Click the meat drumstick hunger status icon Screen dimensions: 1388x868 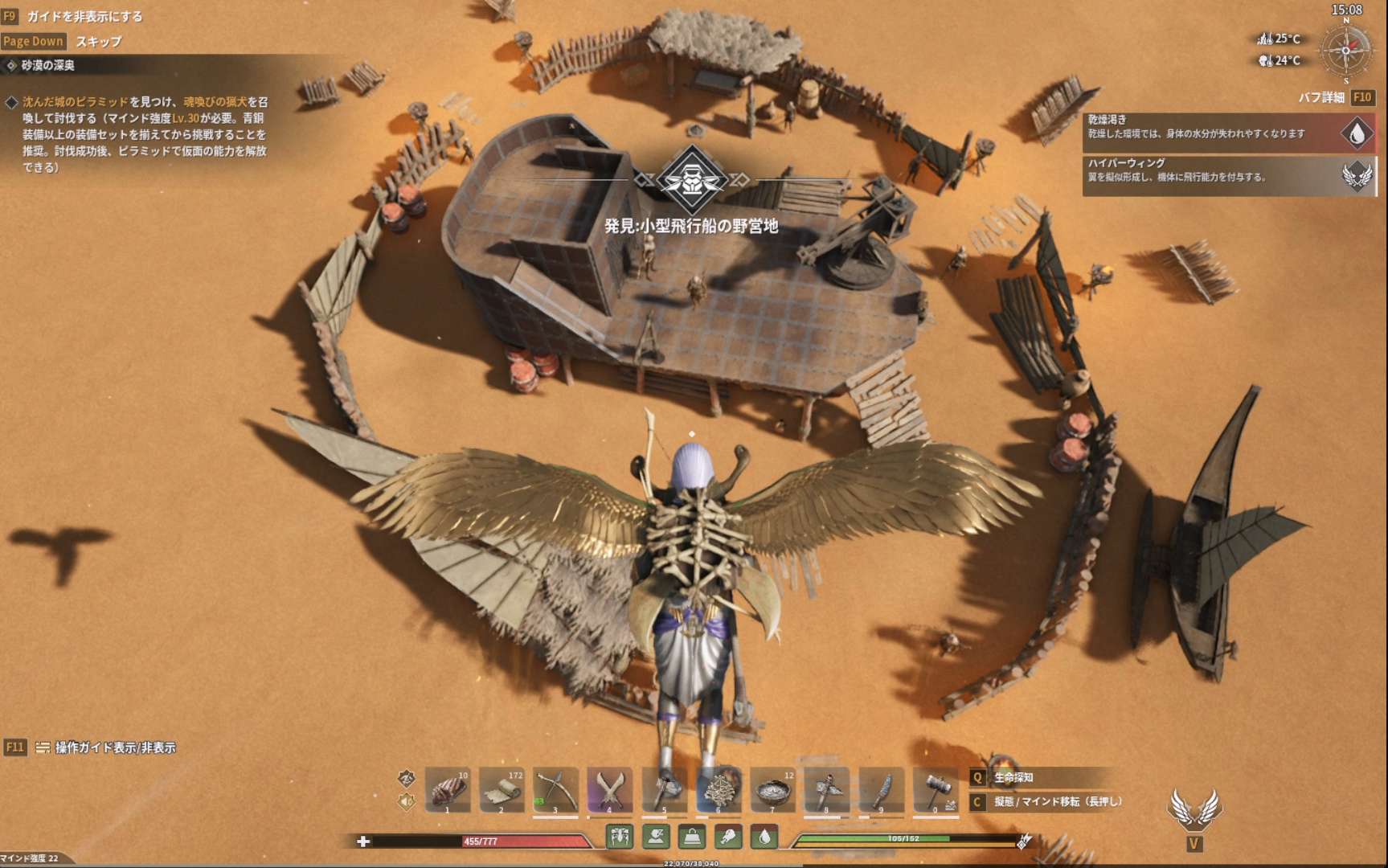728,837
